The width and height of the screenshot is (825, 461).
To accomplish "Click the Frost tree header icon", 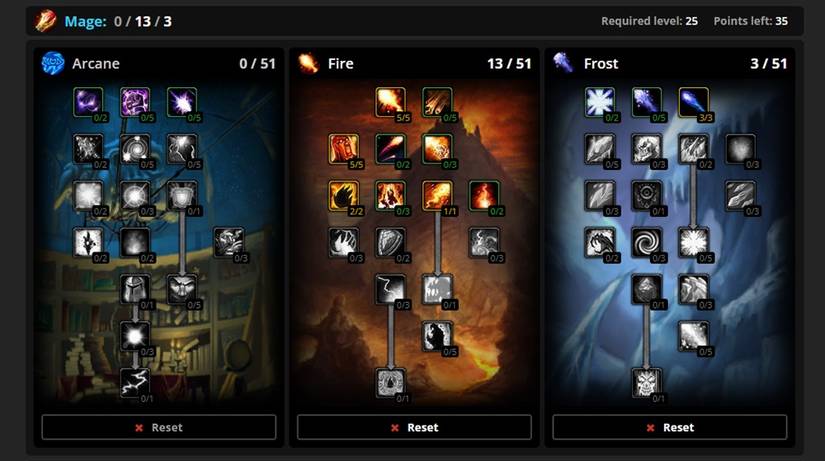I will point(563,64).
